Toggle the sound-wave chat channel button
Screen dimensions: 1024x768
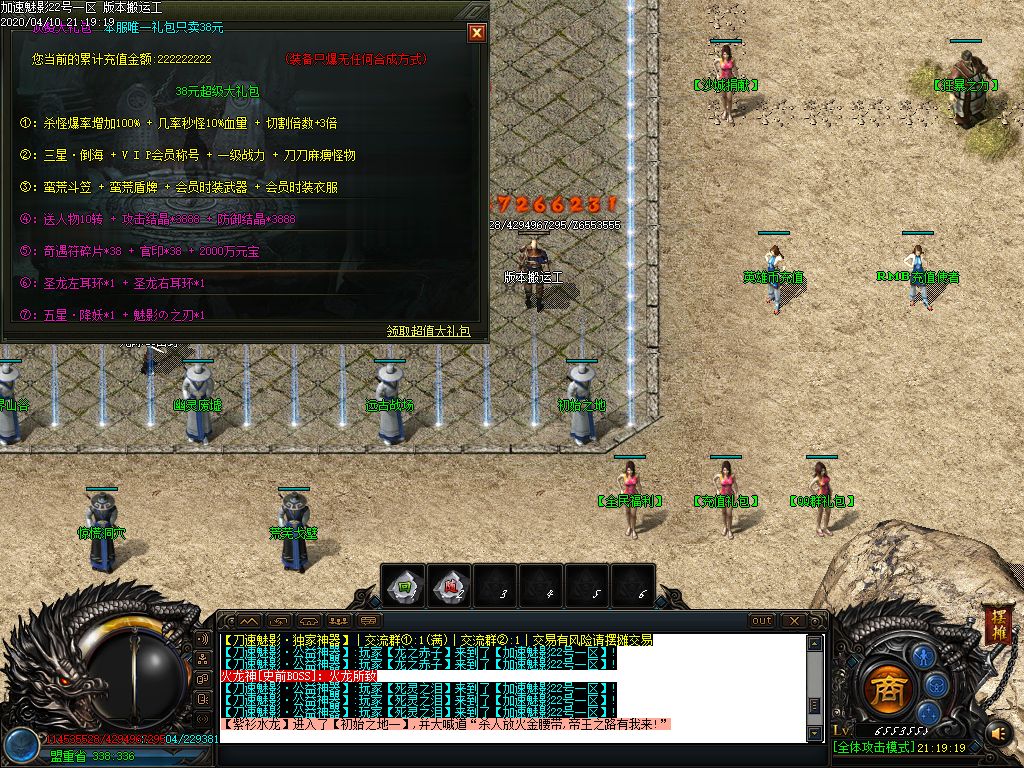pyautogui.click(x=204, y=639)
